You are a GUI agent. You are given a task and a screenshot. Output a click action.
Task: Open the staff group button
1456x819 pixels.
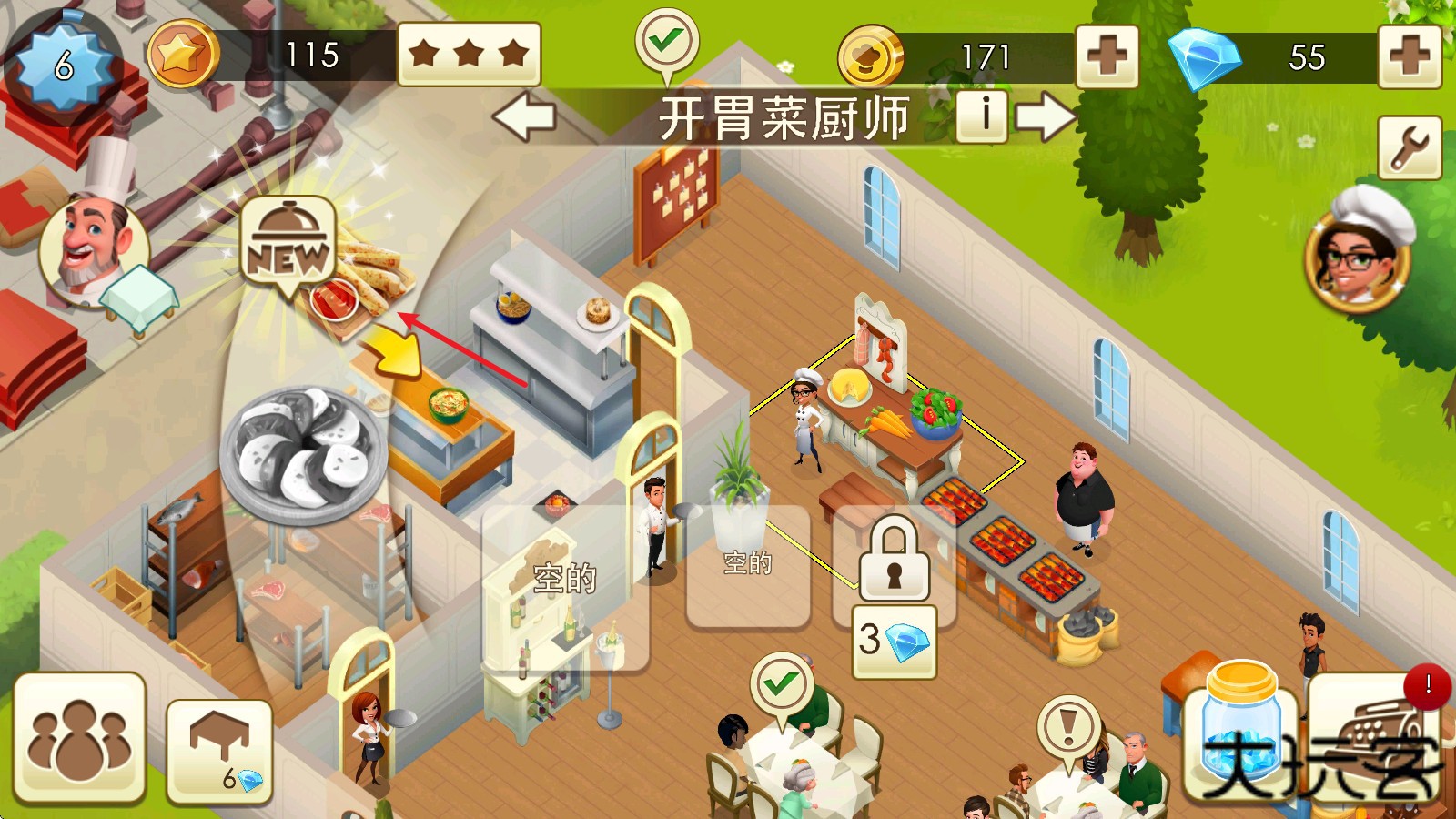click(79, 739)
